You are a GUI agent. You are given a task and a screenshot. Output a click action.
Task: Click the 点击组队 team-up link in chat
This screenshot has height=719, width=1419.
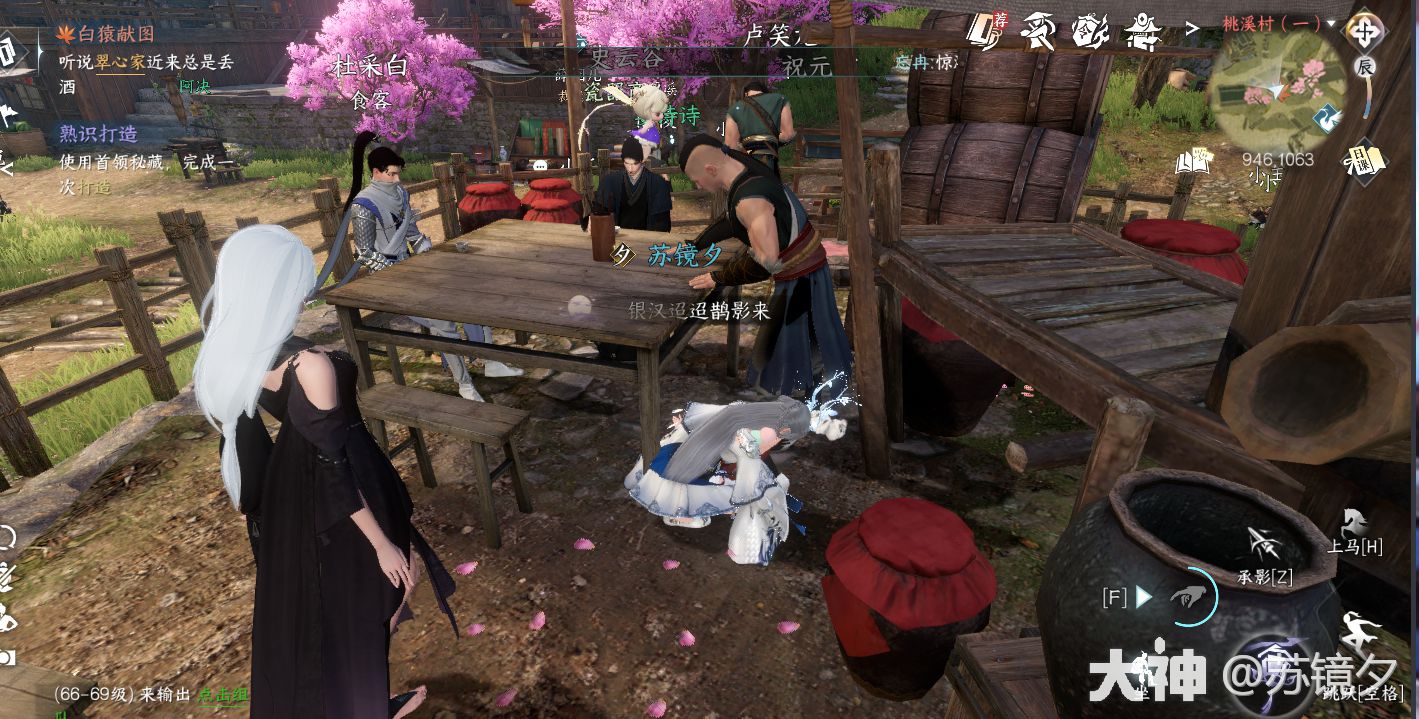coord(222,694)
